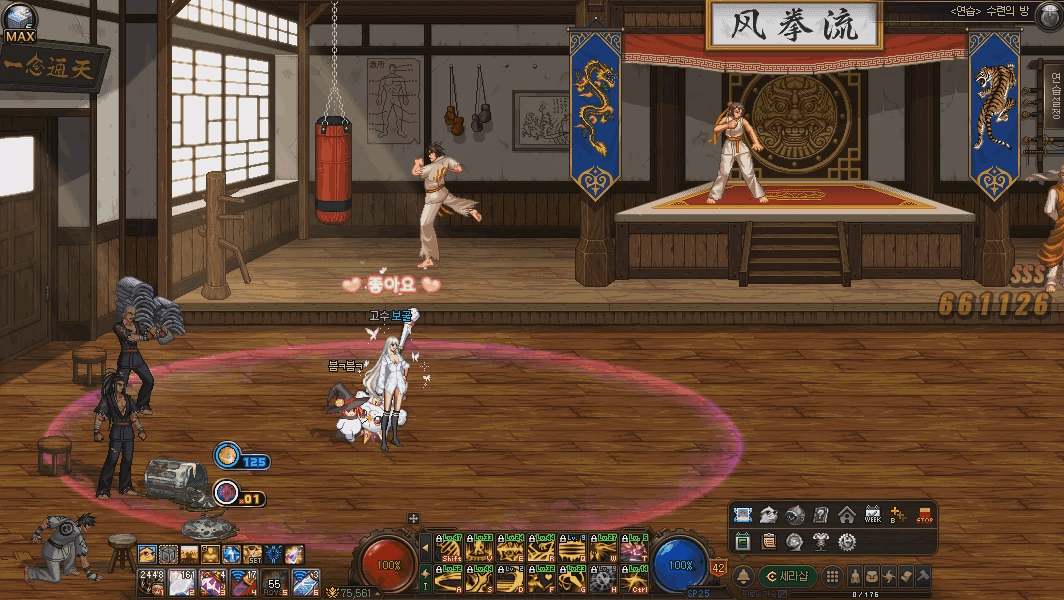Click the house icon
This screenshot has height=600, width=1064.
tap(847, 515)
